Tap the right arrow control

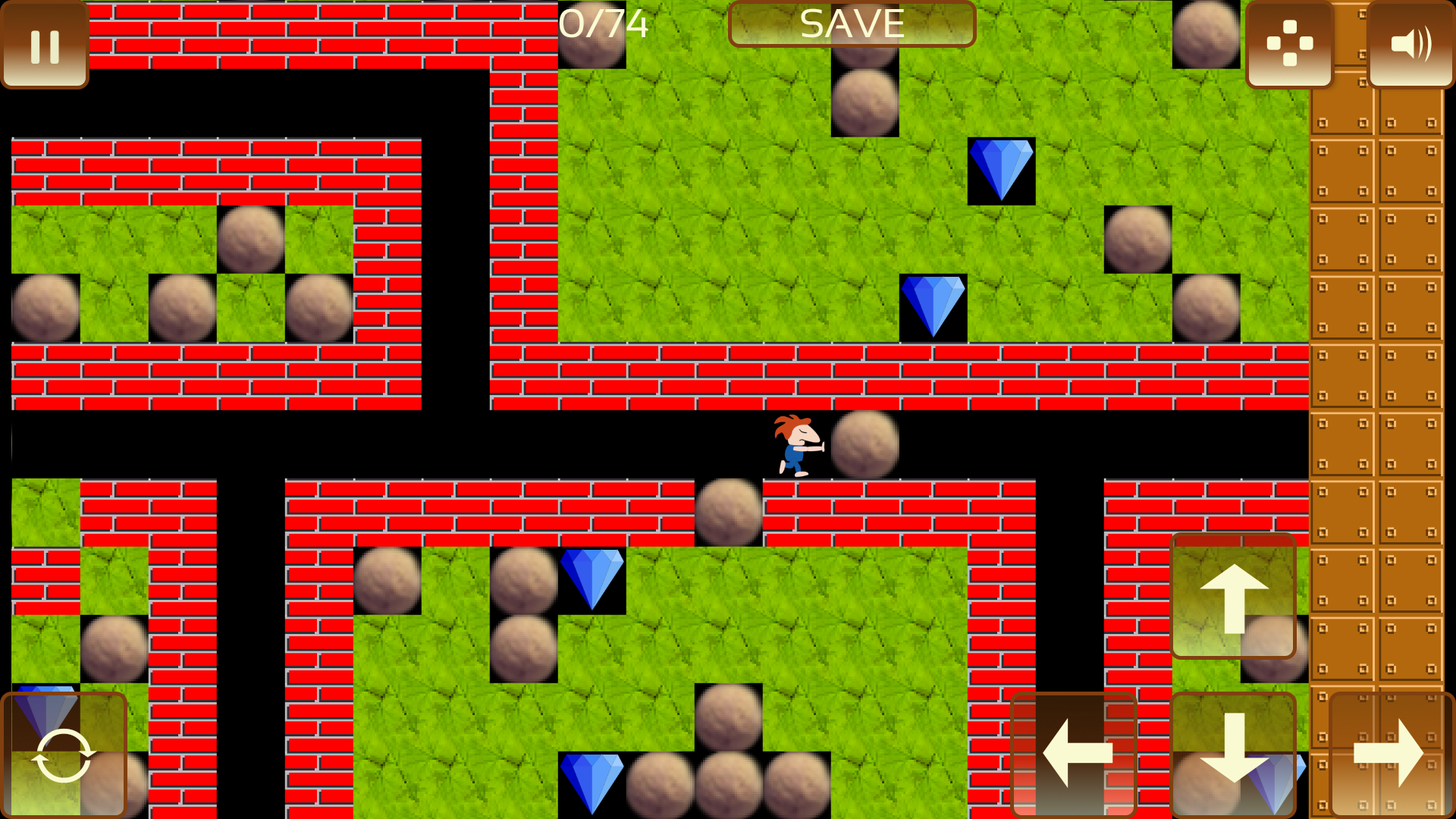click(1392, 754)
